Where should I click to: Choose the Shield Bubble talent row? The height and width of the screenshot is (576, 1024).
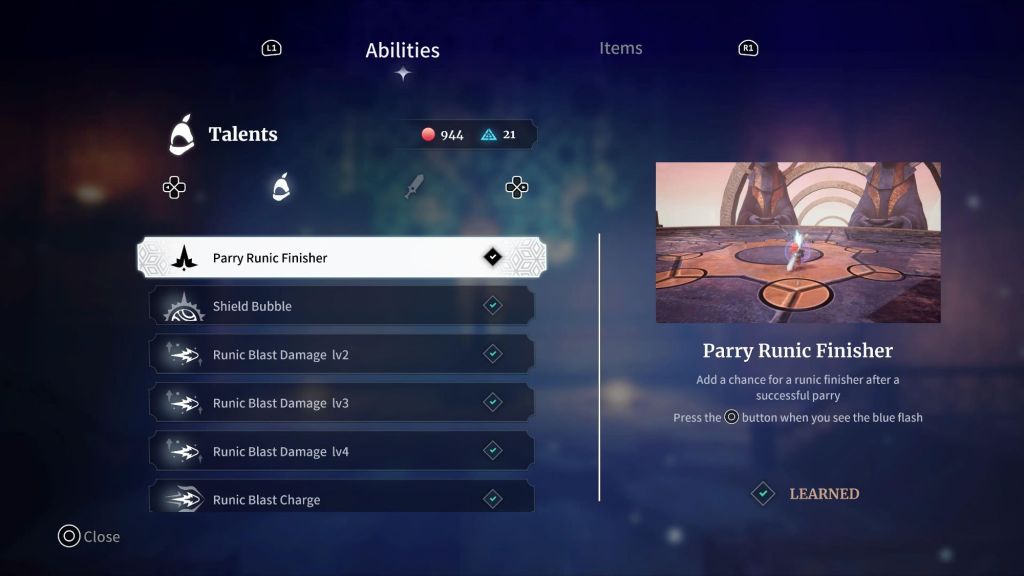point(341,306)
